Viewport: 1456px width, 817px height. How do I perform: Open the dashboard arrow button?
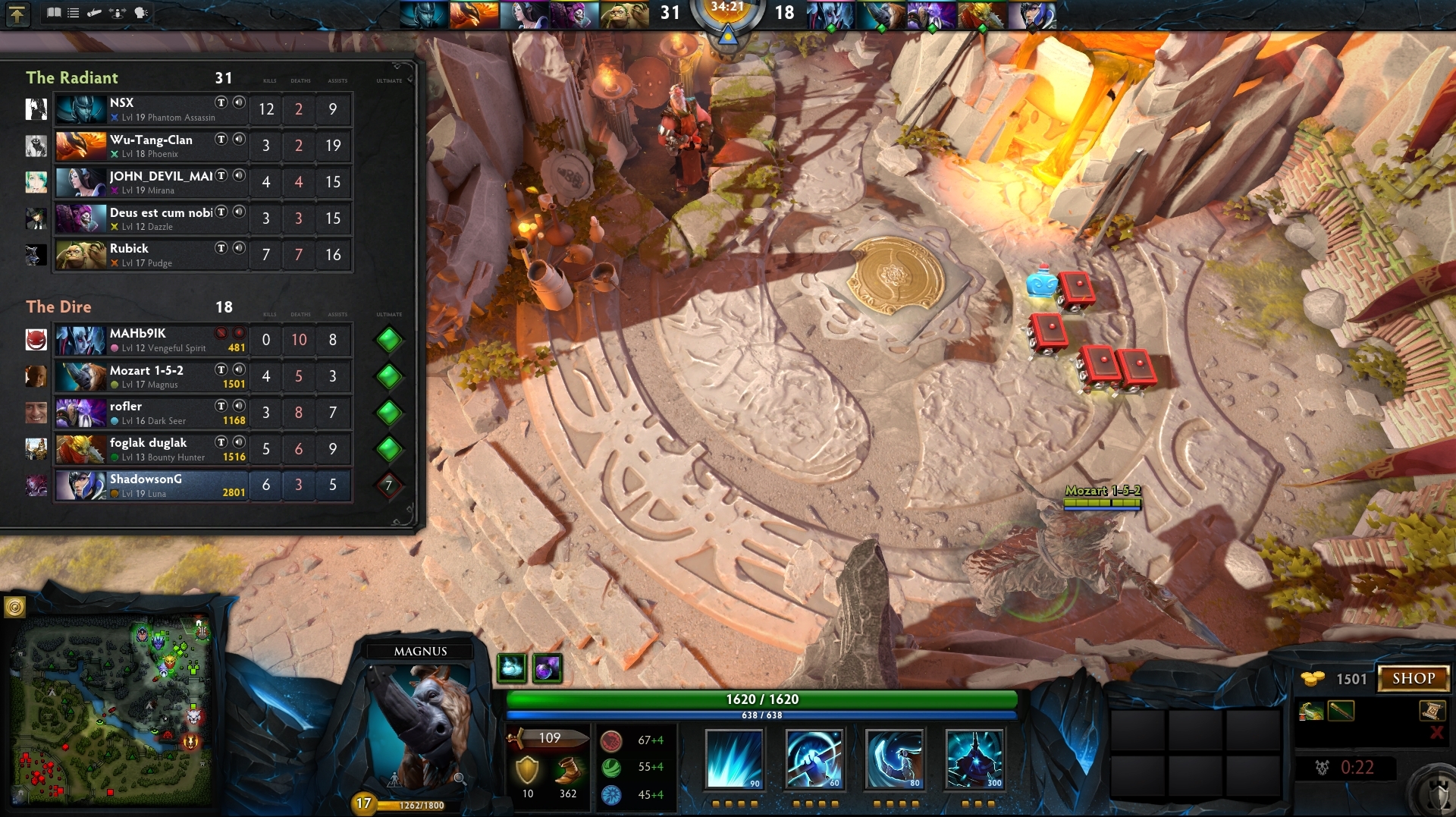(17, 14)
